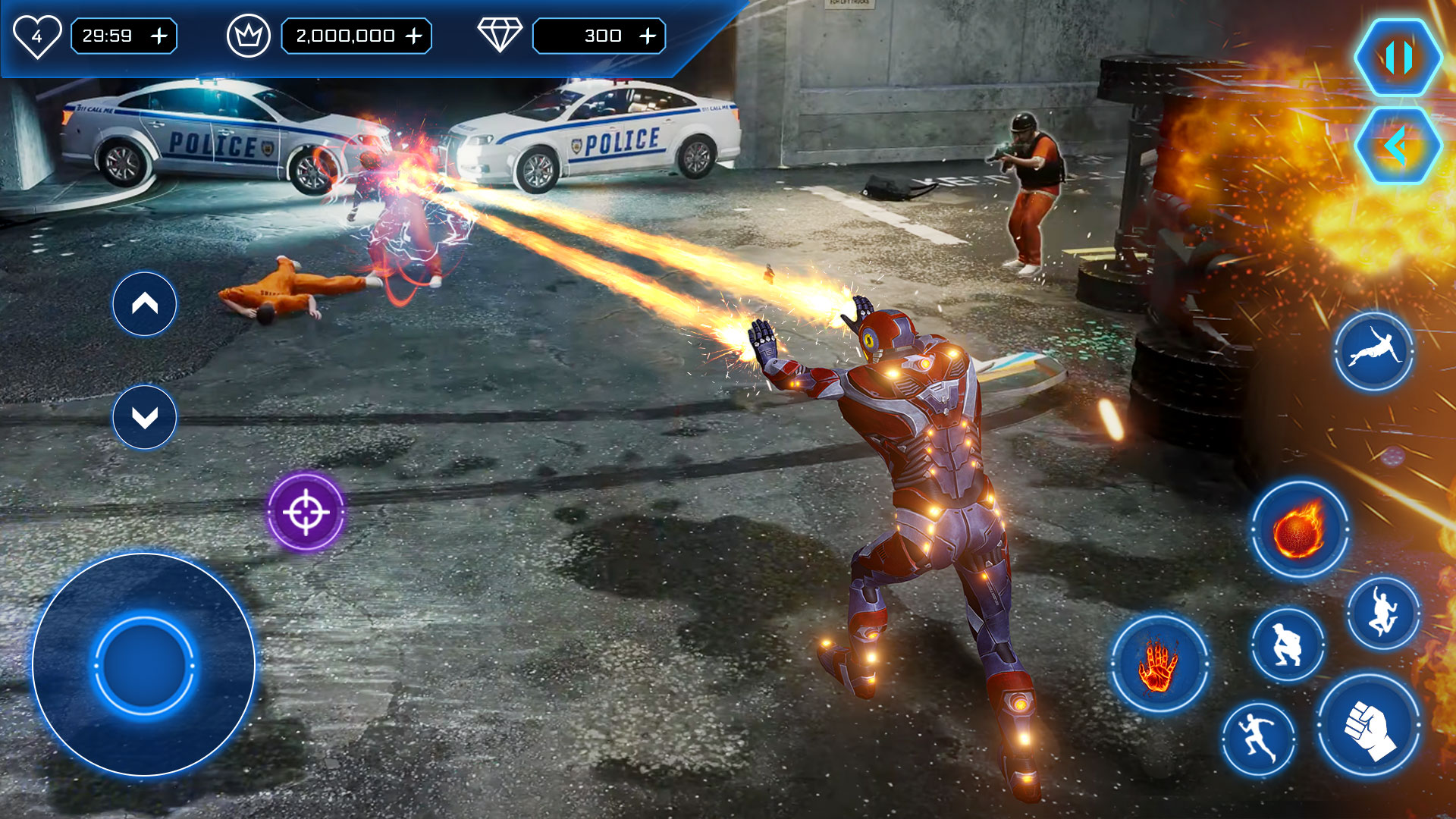Add diamonds using the plus button
This screenshot has width=1456, height=819.
coord(648,36)
